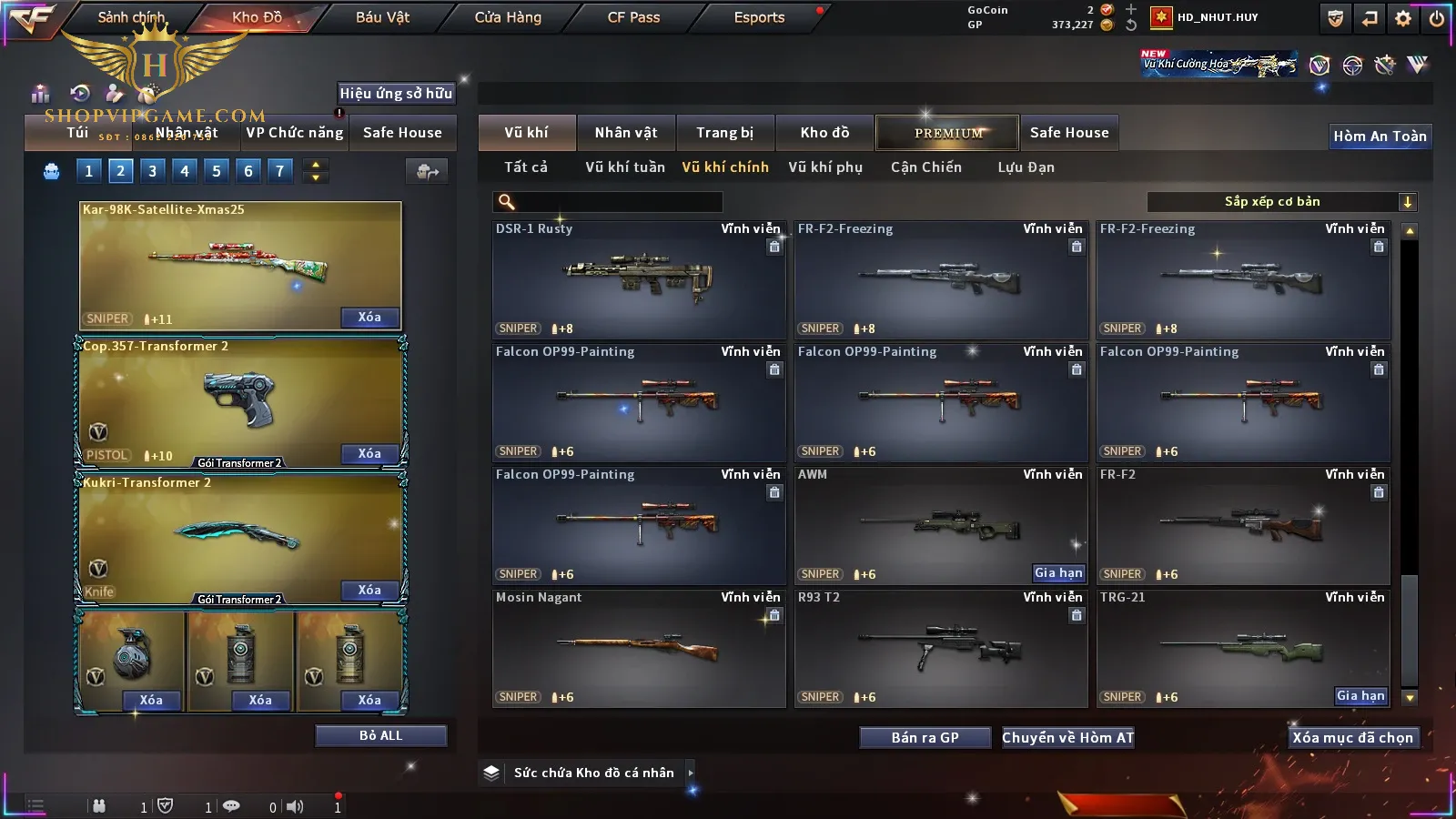Viewport: 1456px width, 819px height.
Task: Choose the Mosin Nagant rifle
Action: [638, 648]
